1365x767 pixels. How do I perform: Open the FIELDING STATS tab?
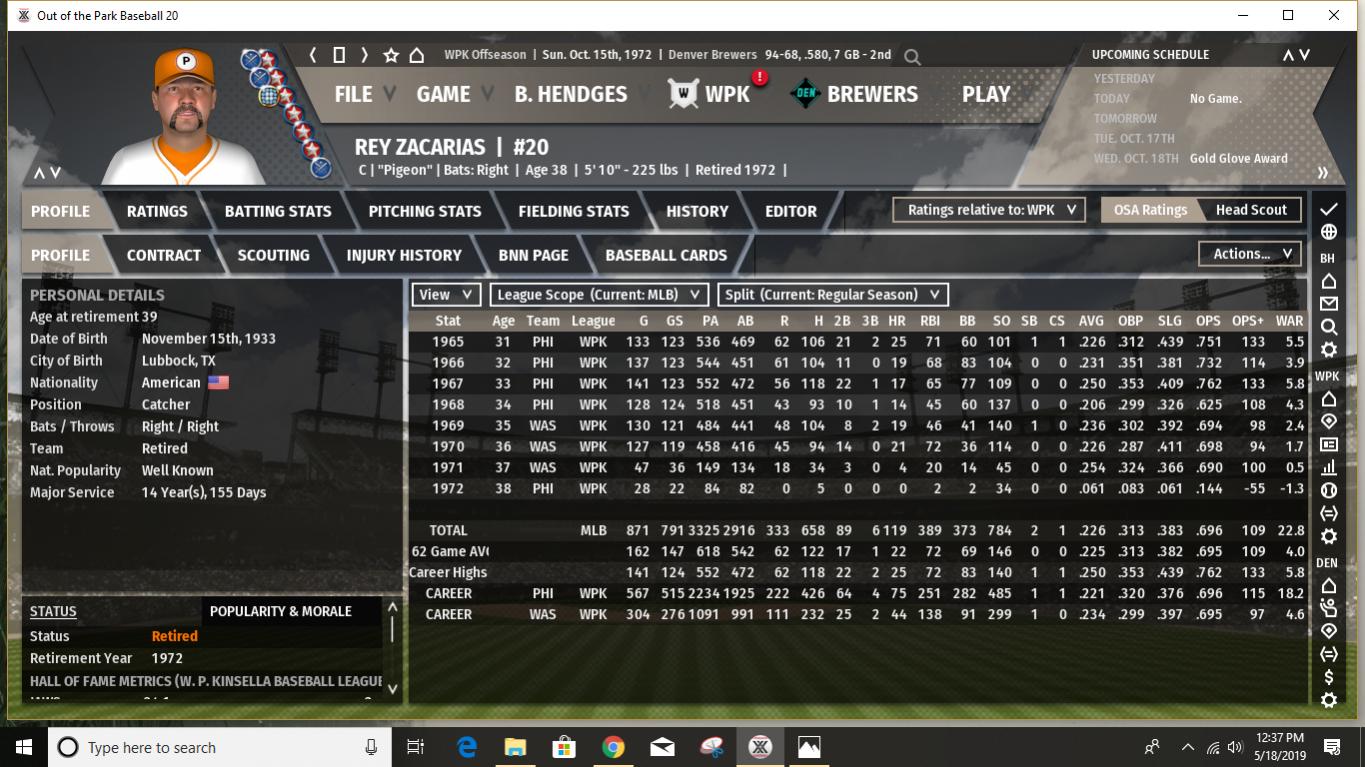574,211
